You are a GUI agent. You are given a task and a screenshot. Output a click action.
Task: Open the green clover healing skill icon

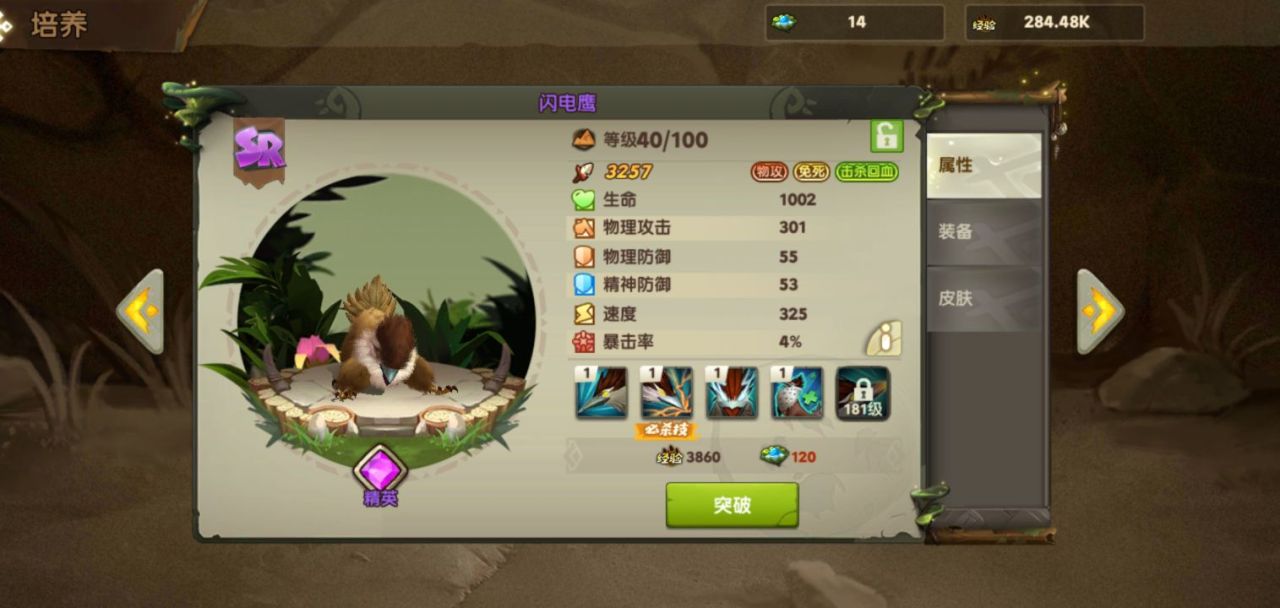pyautogui.click(x=797, y=392)
